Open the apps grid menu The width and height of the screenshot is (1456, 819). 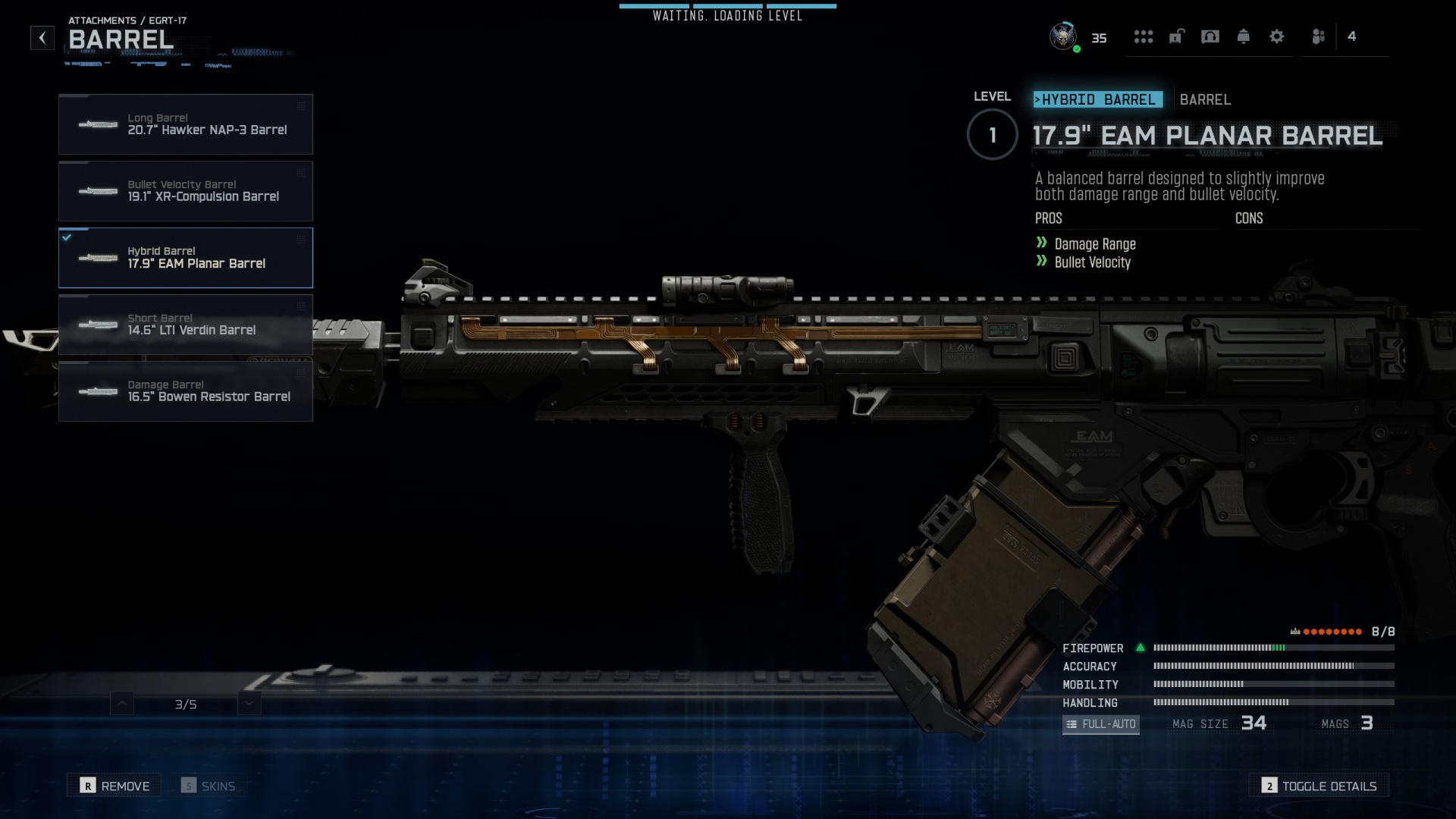tap(1144, 36)
